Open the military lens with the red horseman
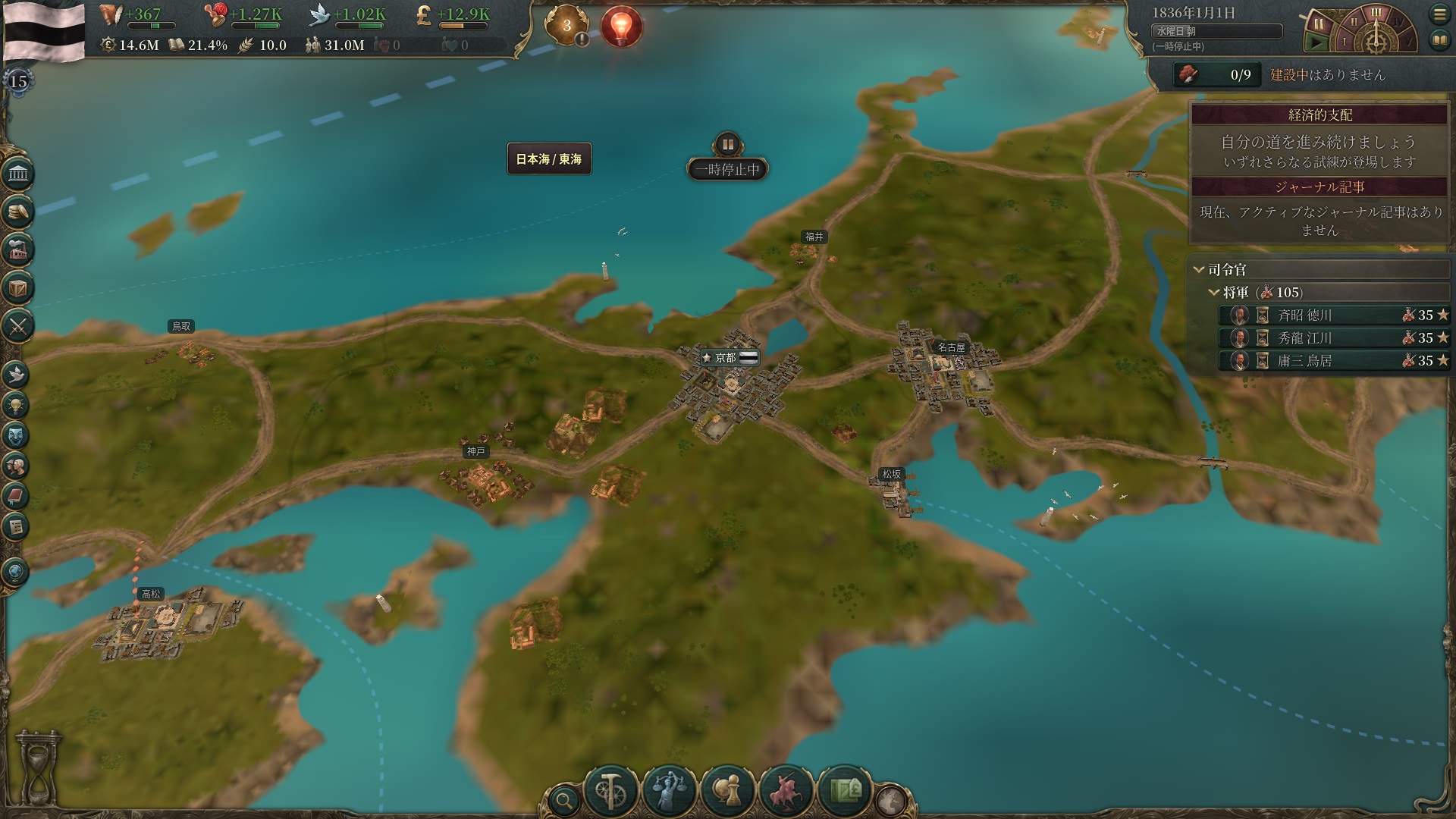The height and width of the screenshot is (819, 1456). pyautogui.click(x=786, y=791)
